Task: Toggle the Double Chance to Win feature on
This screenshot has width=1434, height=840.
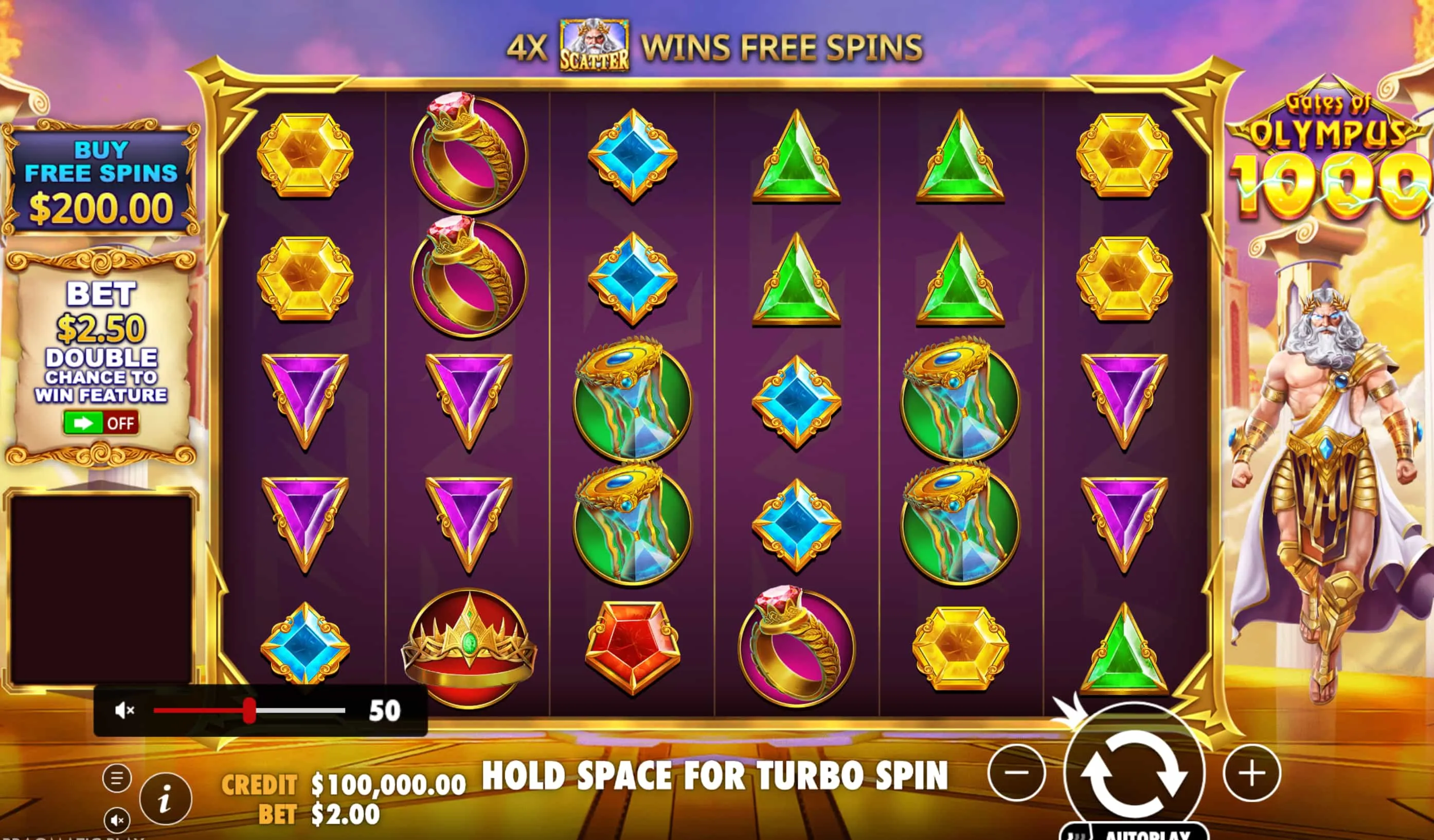Action: [101, 423]
